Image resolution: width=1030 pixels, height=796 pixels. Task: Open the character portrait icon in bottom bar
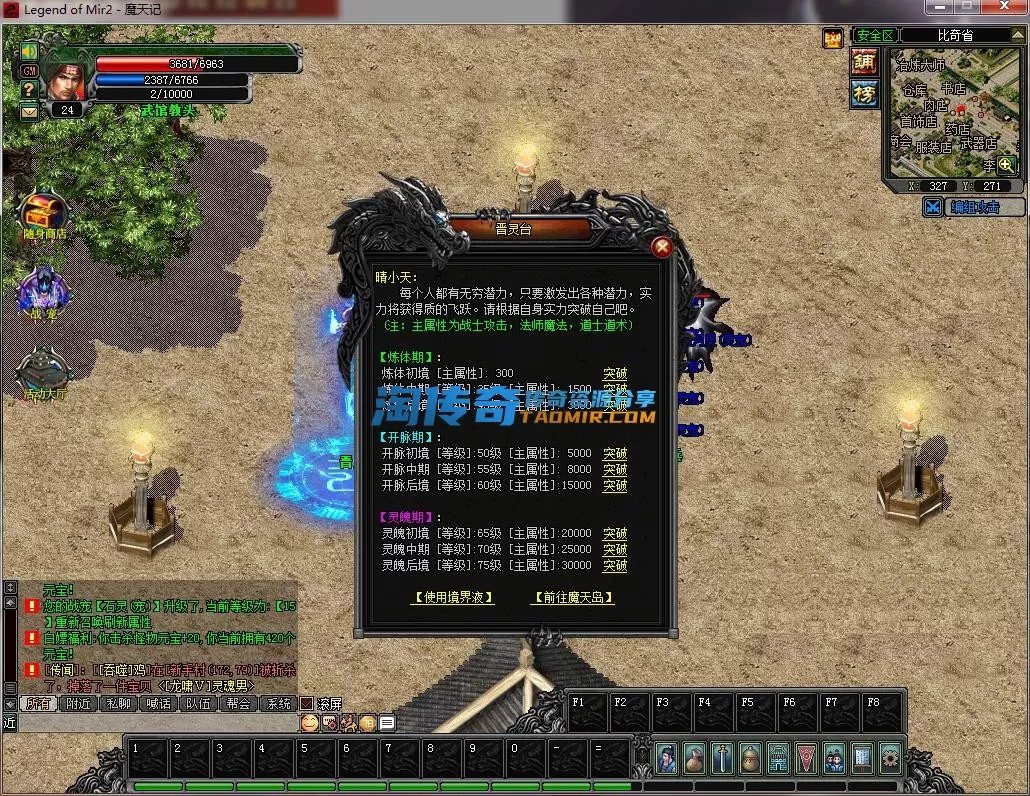click(x=666, y=758)
